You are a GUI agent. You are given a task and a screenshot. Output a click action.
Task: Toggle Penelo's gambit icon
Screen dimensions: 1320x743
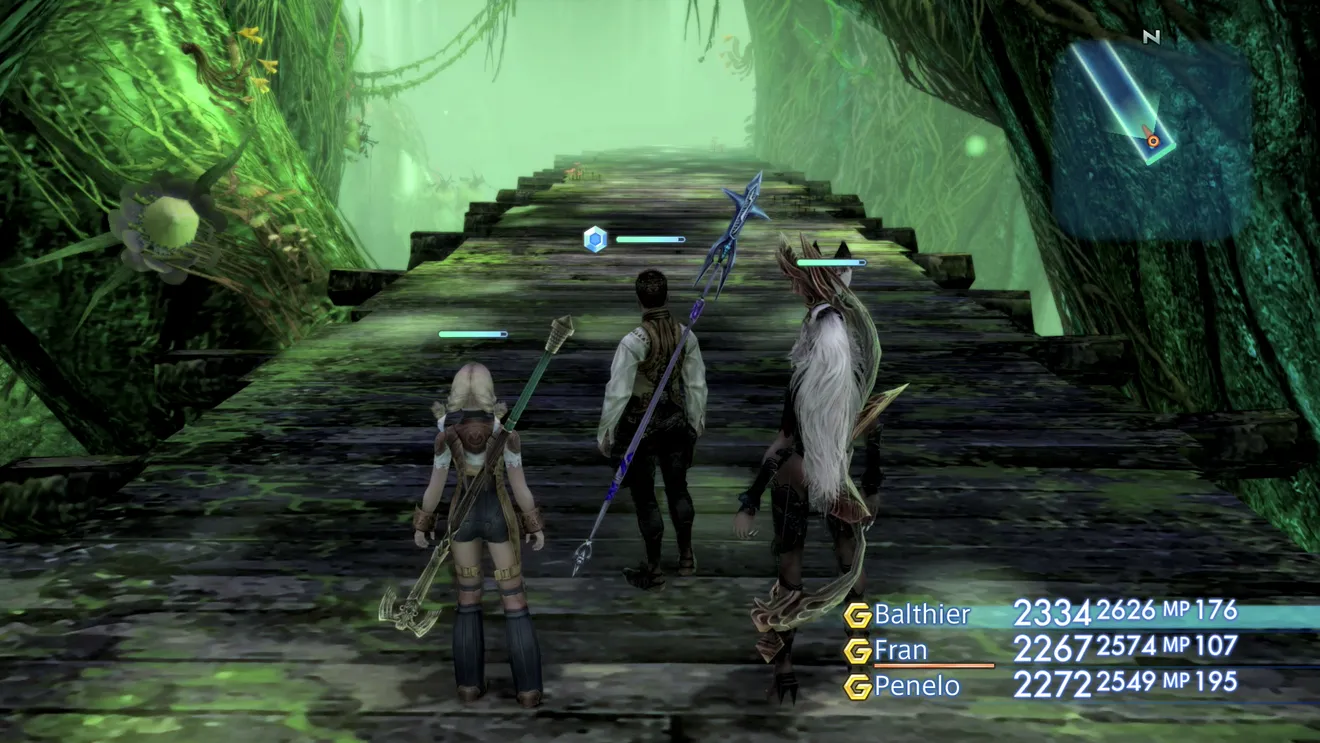tap(857, 687)
